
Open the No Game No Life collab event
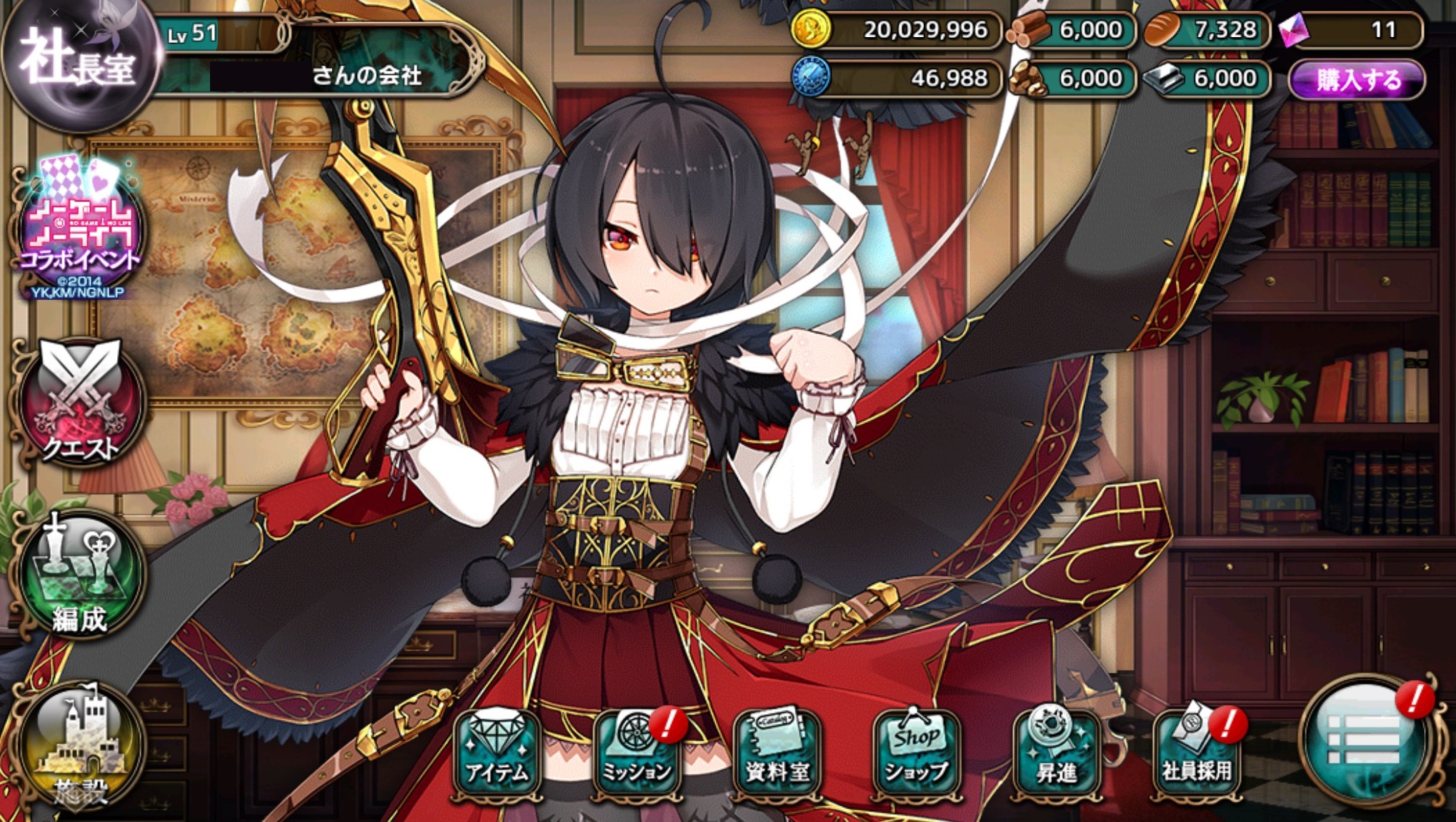(x=80, y=229)
